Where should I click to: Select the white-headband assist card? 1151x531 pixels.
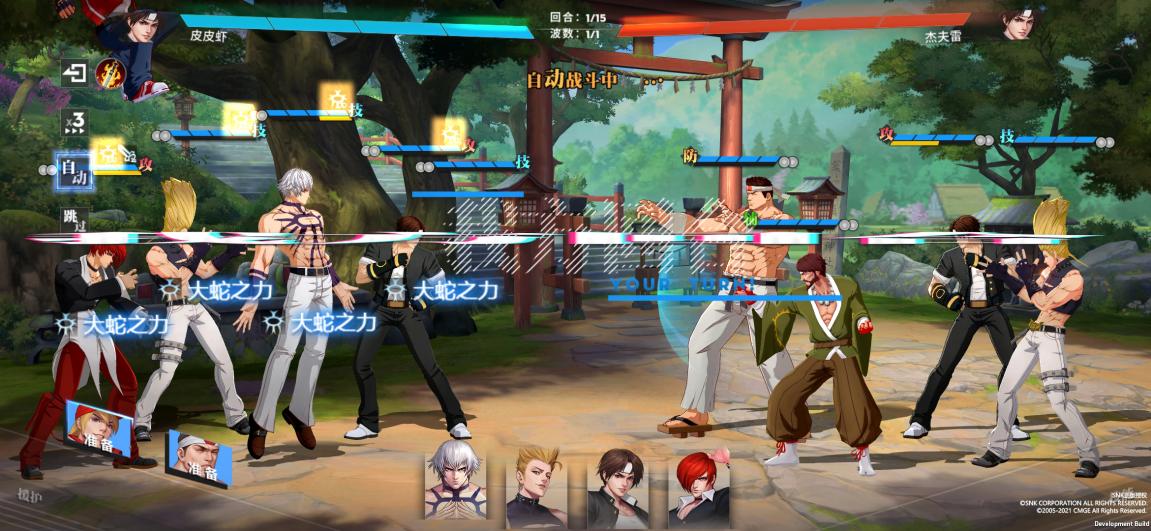198,459
